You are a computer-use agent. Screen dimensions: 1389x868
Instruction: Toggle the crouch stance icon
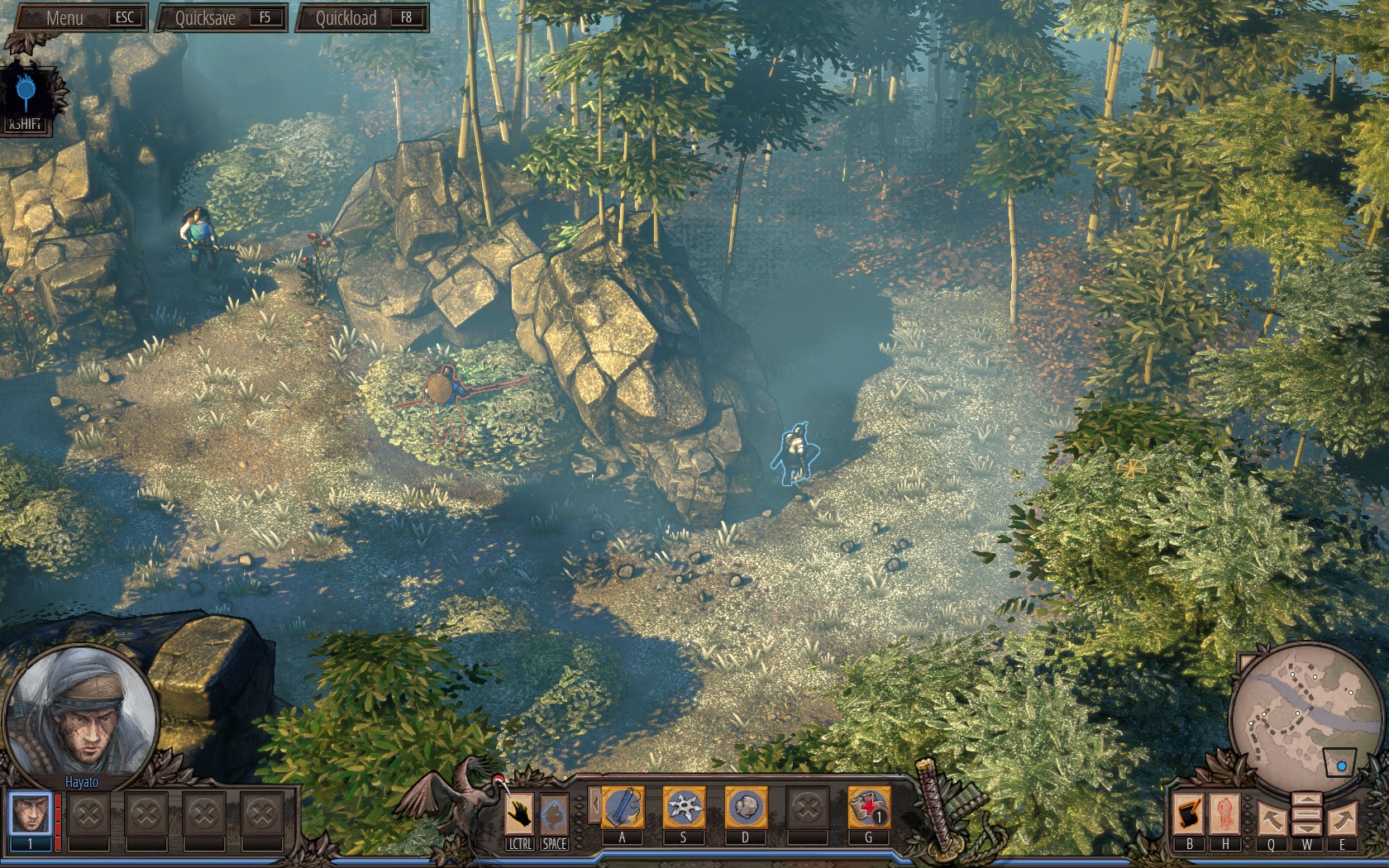pos(554,813)
